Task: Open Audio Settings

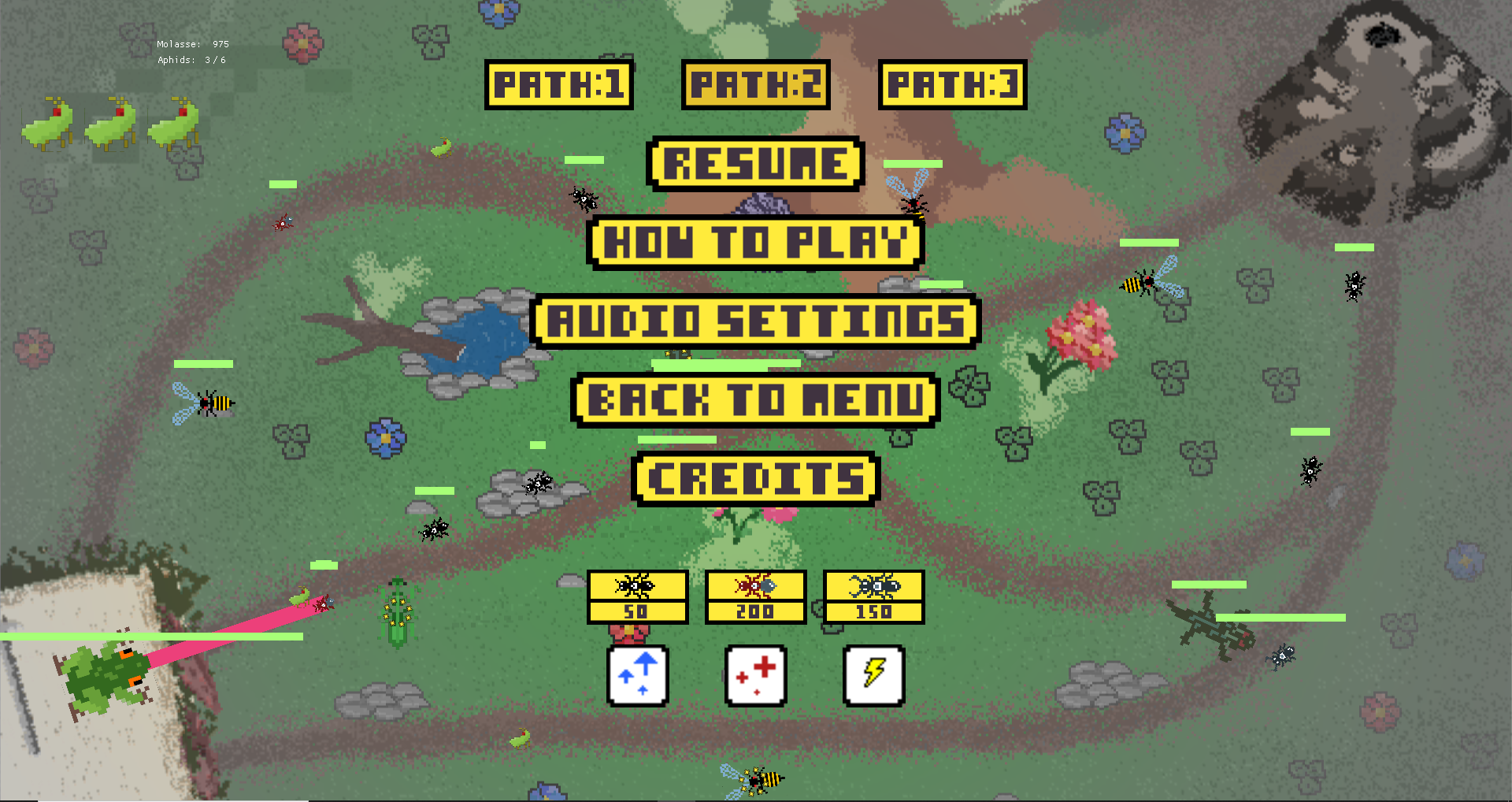Action: [755, 321]
